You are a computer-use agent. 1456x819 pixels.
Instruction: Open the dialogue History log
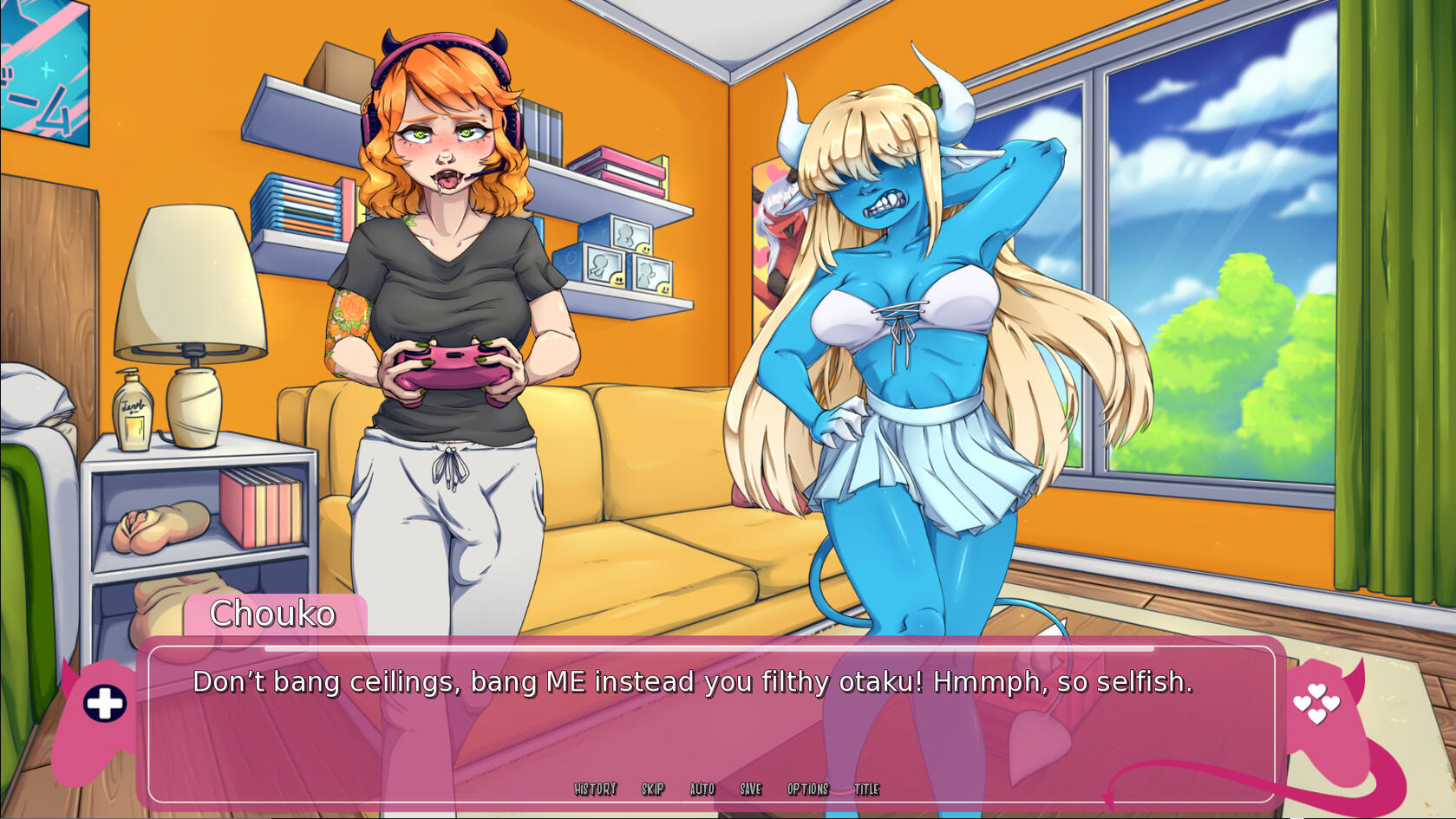tap(595, 789)
